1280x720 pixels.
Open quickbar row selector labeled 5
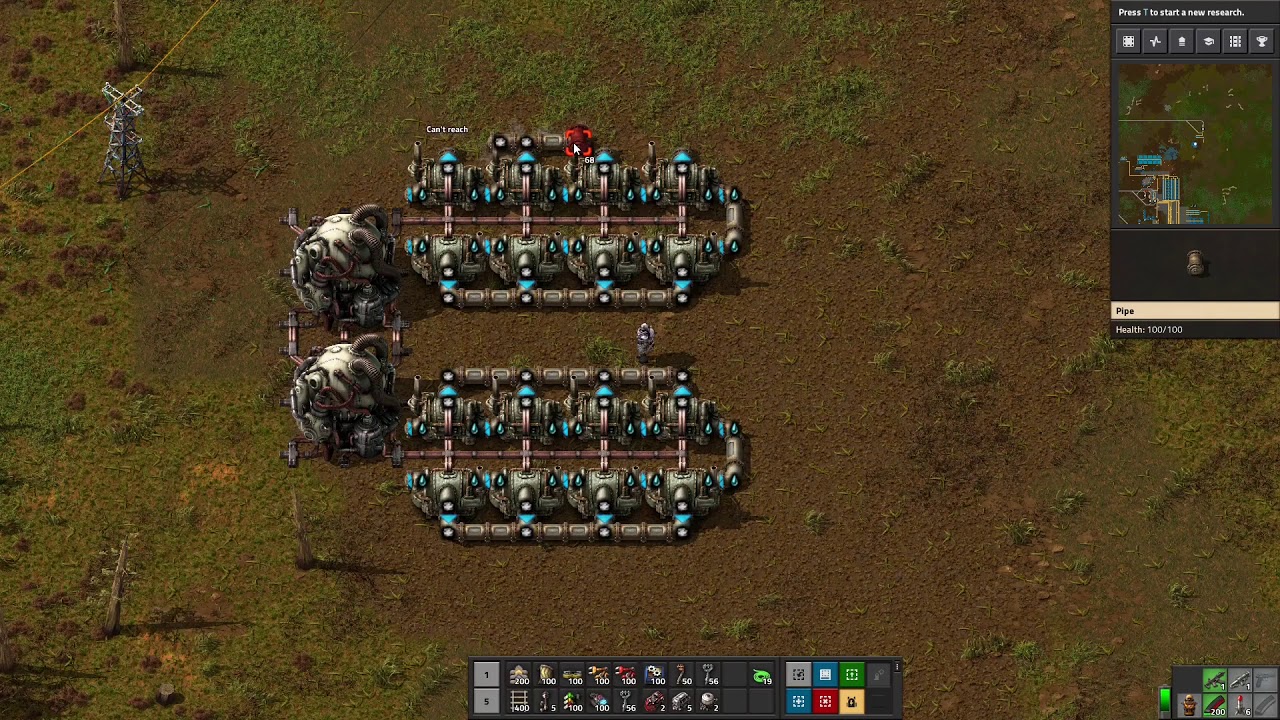pyautogui.click(x=487, y=703)
